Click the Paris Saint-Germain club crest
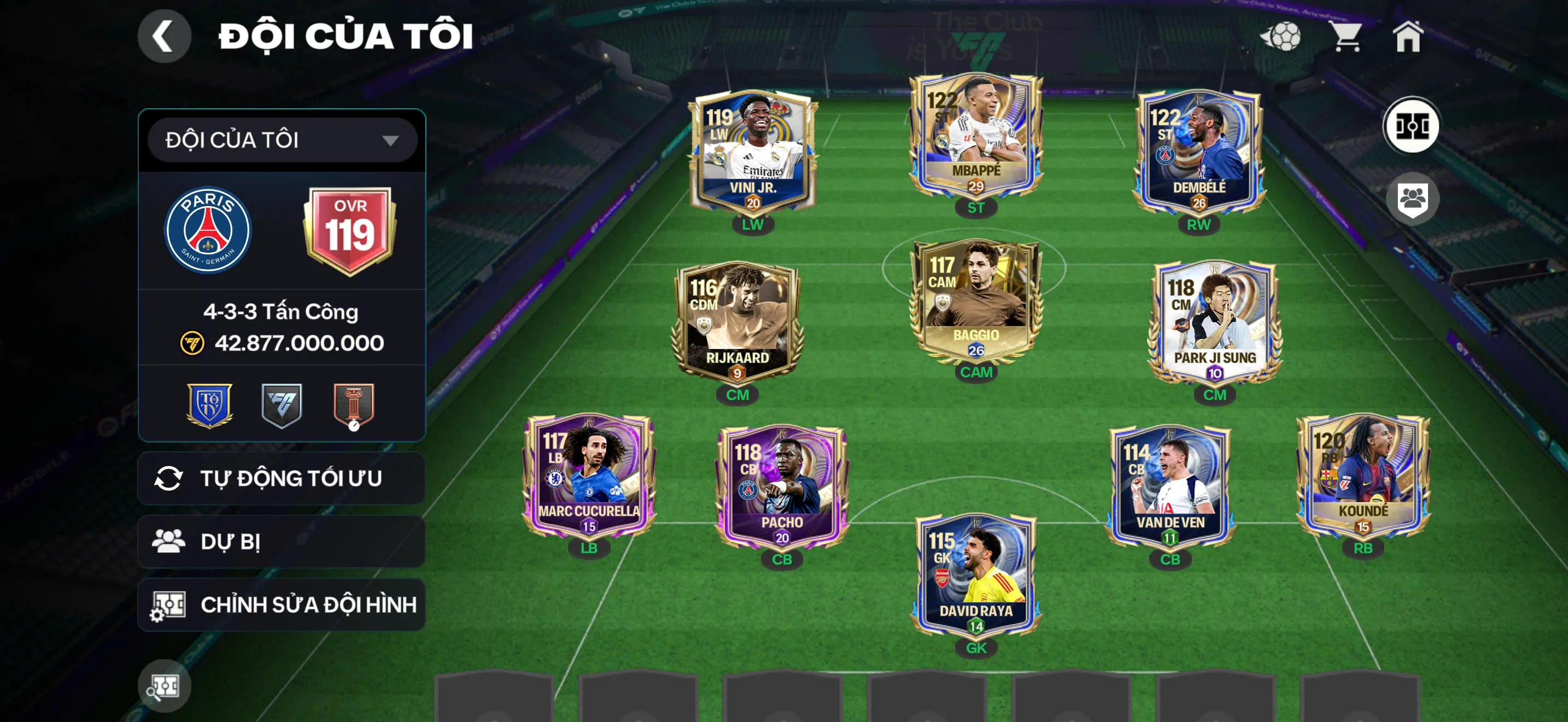This screenshot has height=722, width=1568. pos(208,230)
